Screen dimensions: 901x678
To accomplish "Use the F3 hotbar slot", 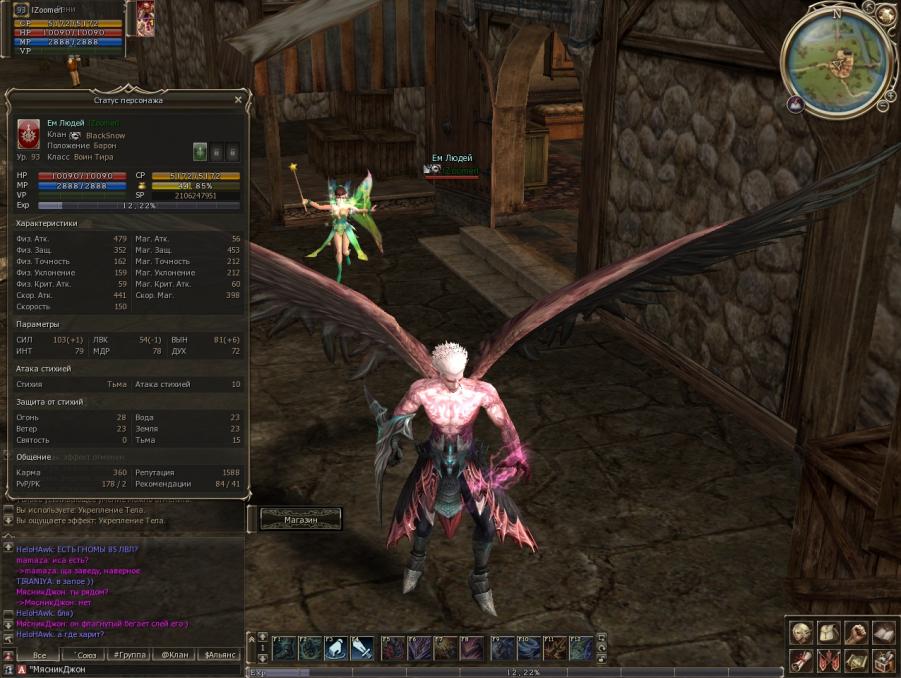I will pyautogui.click(x=336, y=648).
